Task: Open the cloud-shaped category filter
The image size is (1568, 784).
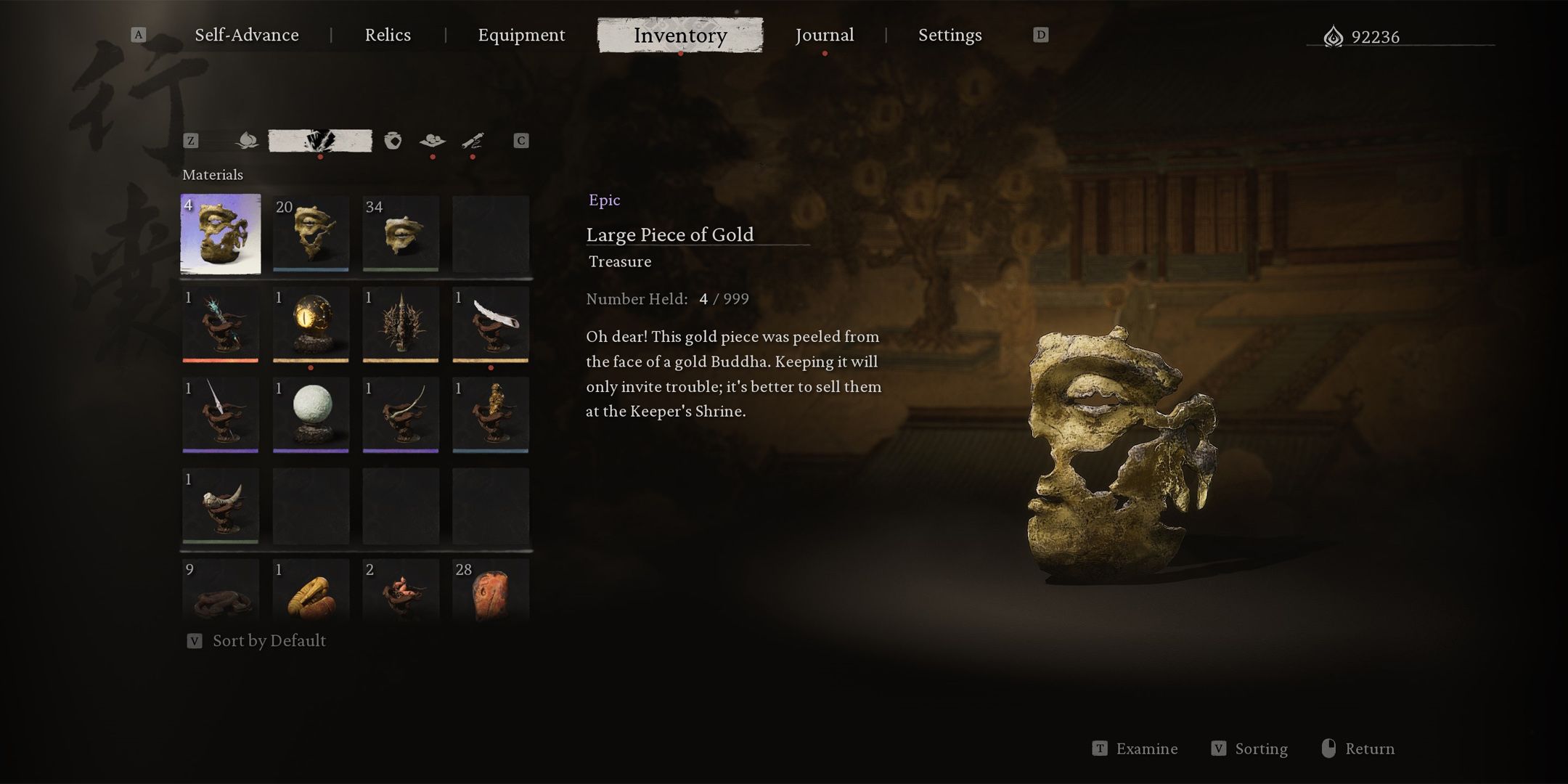Action: coord(433,140)
